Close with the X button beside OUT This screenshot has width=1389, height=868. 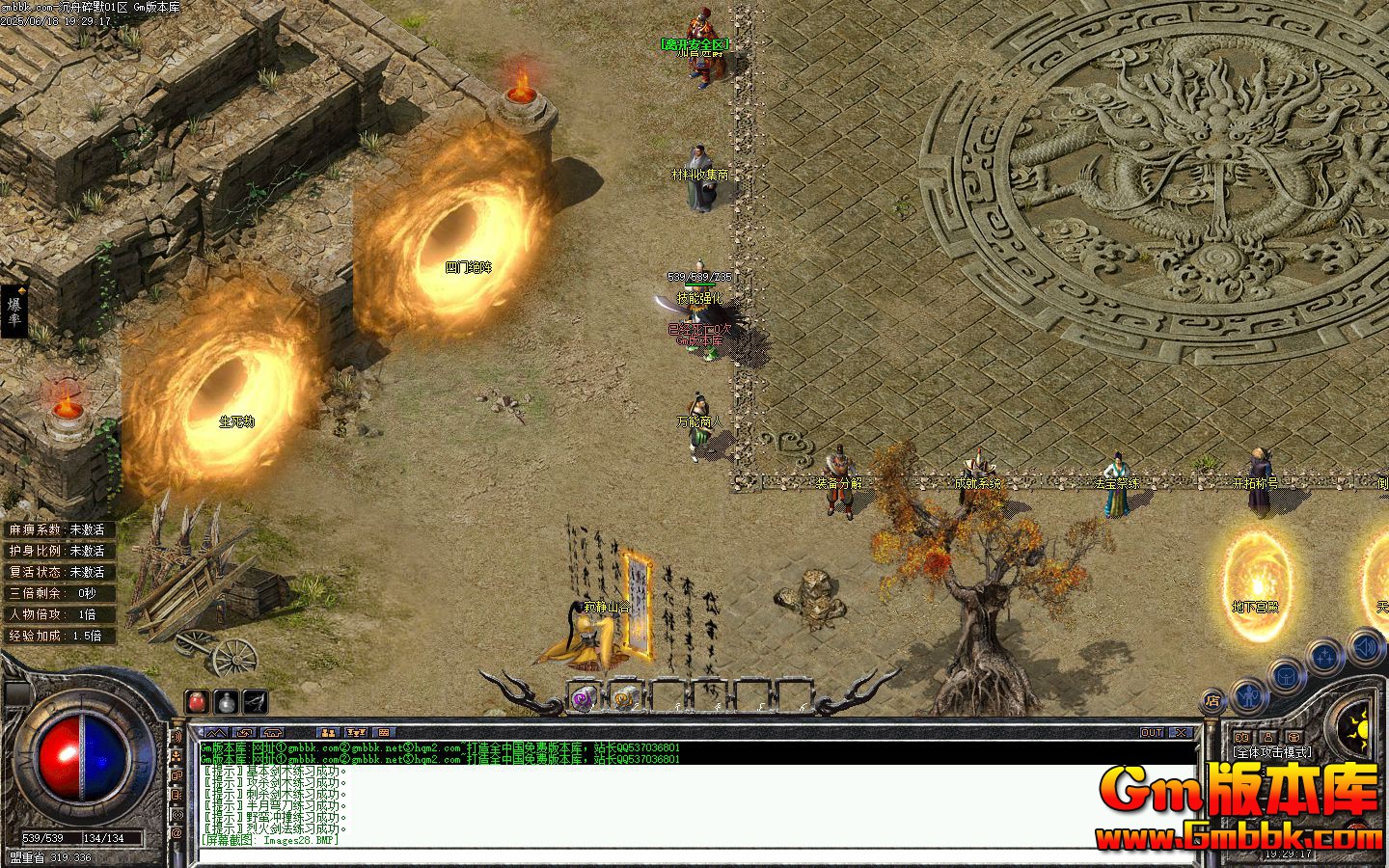(x=1182, y=733)
